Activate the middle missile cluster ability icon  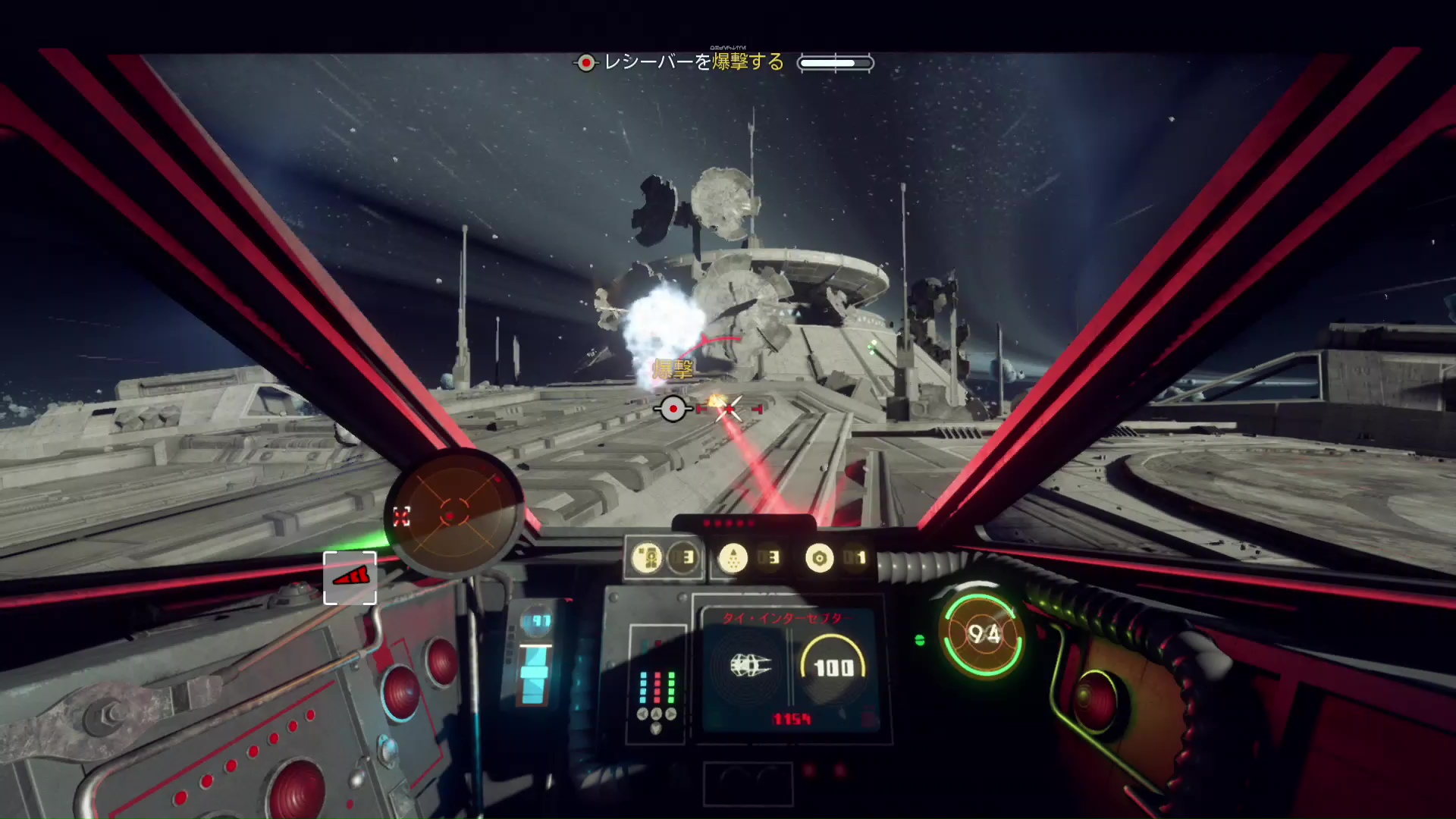(733, 559)
